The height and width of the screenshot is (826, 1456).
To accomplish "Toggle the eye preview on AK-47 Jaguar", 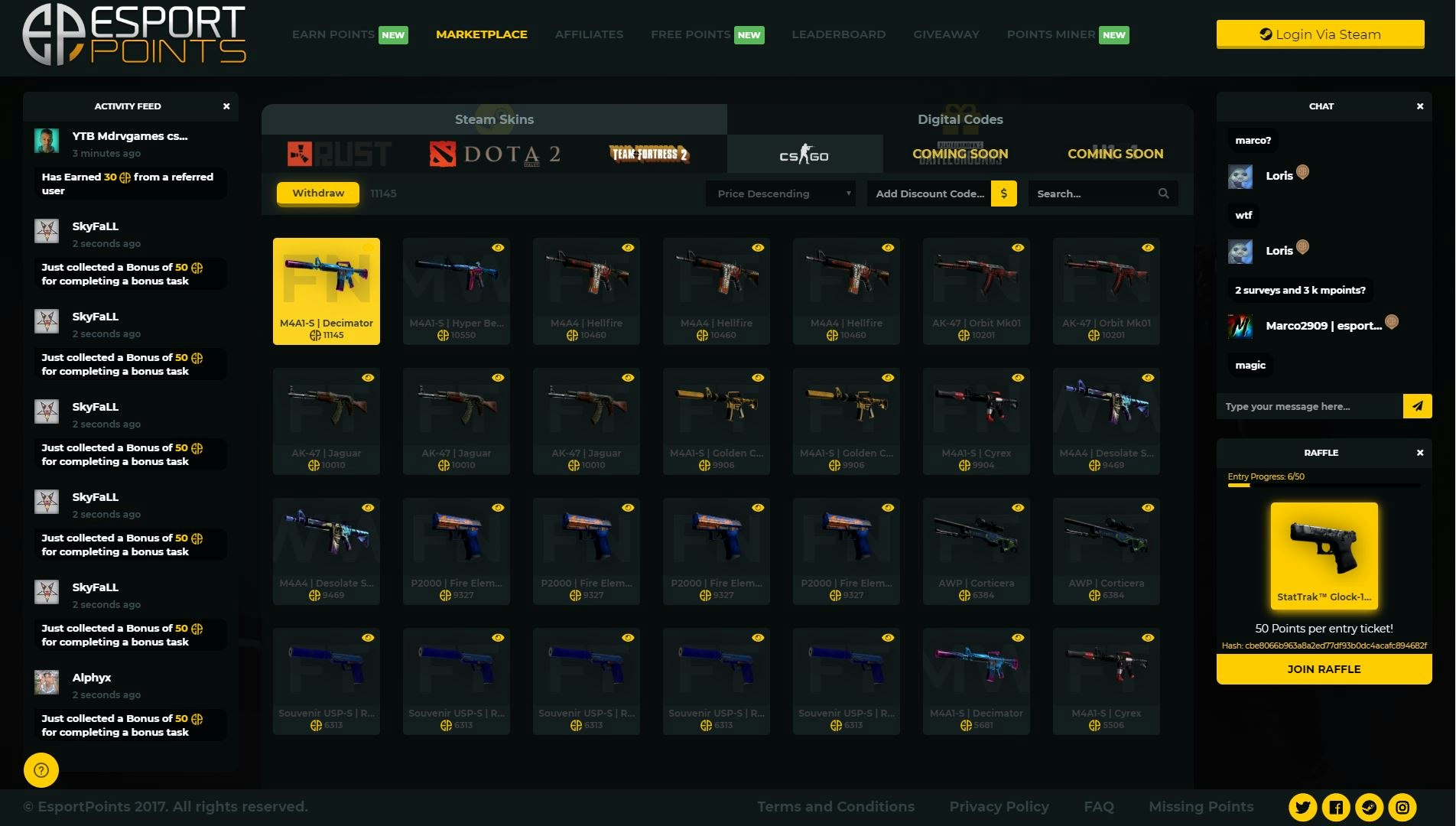I will point(369,376).
